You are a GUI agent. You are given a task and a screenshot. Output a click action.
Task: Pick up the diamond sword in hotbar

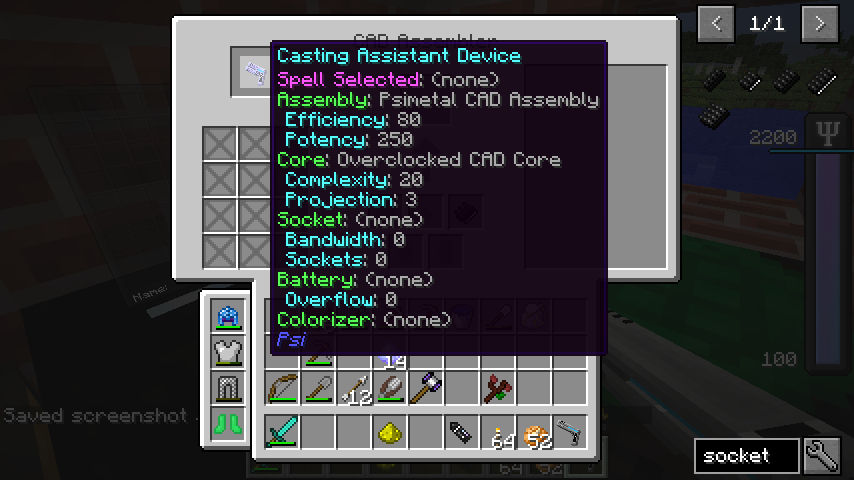coord(283,432)
